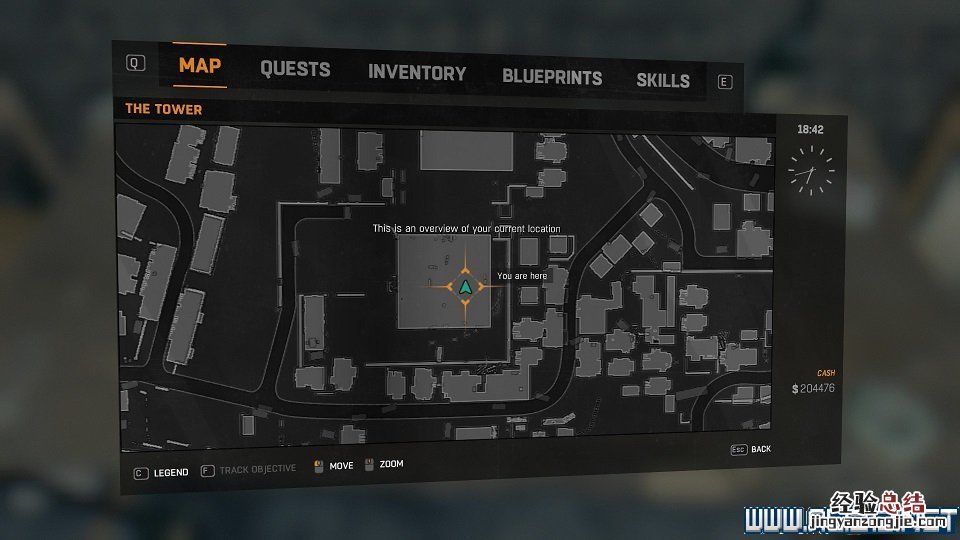The height and width of the screenshot is (540, 960).
Task: Switch to the Map tab
Action: pos(200,67)
